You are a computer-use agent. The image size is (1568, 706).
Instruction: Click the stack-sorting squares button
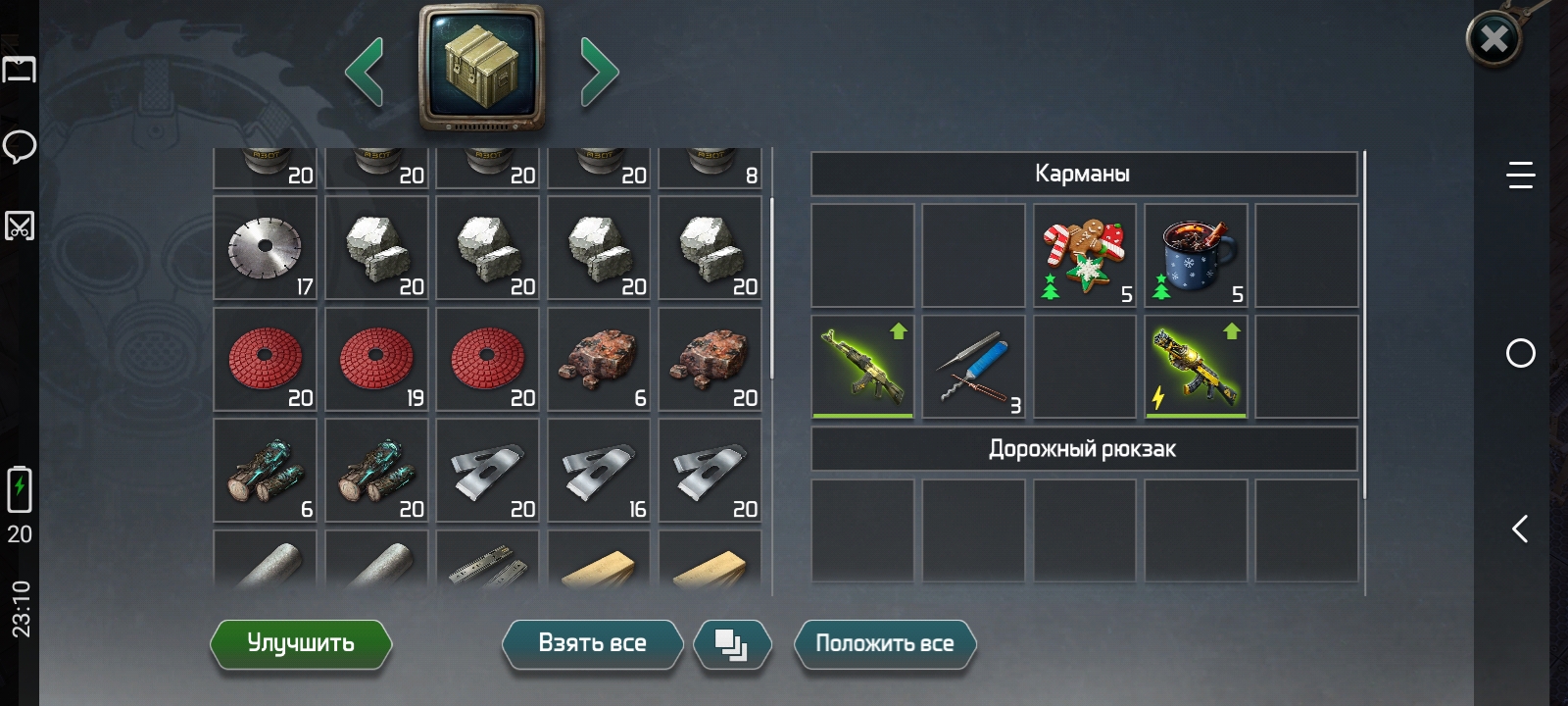732,644
